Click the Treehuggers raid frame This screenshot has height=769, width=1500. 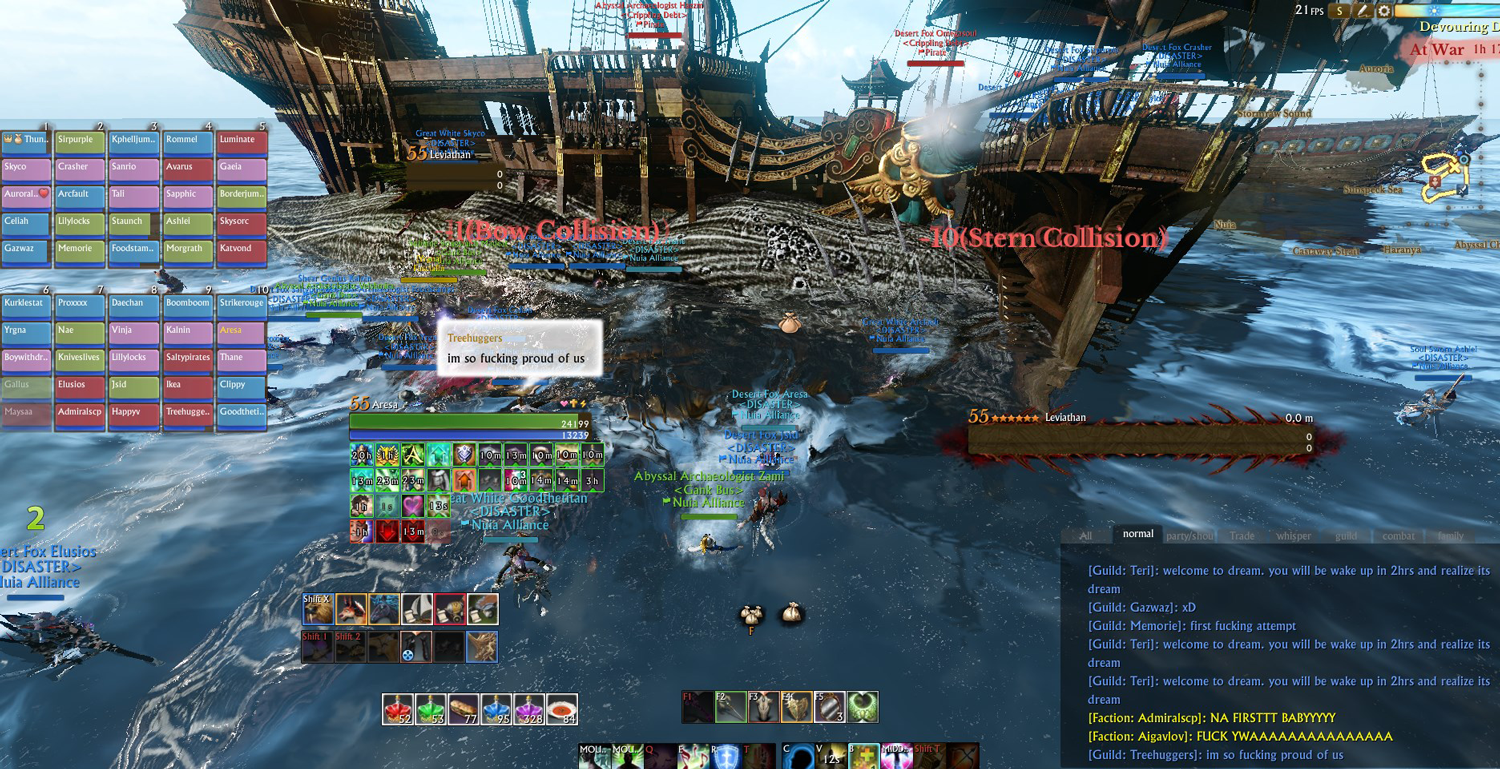pos(188,412)
